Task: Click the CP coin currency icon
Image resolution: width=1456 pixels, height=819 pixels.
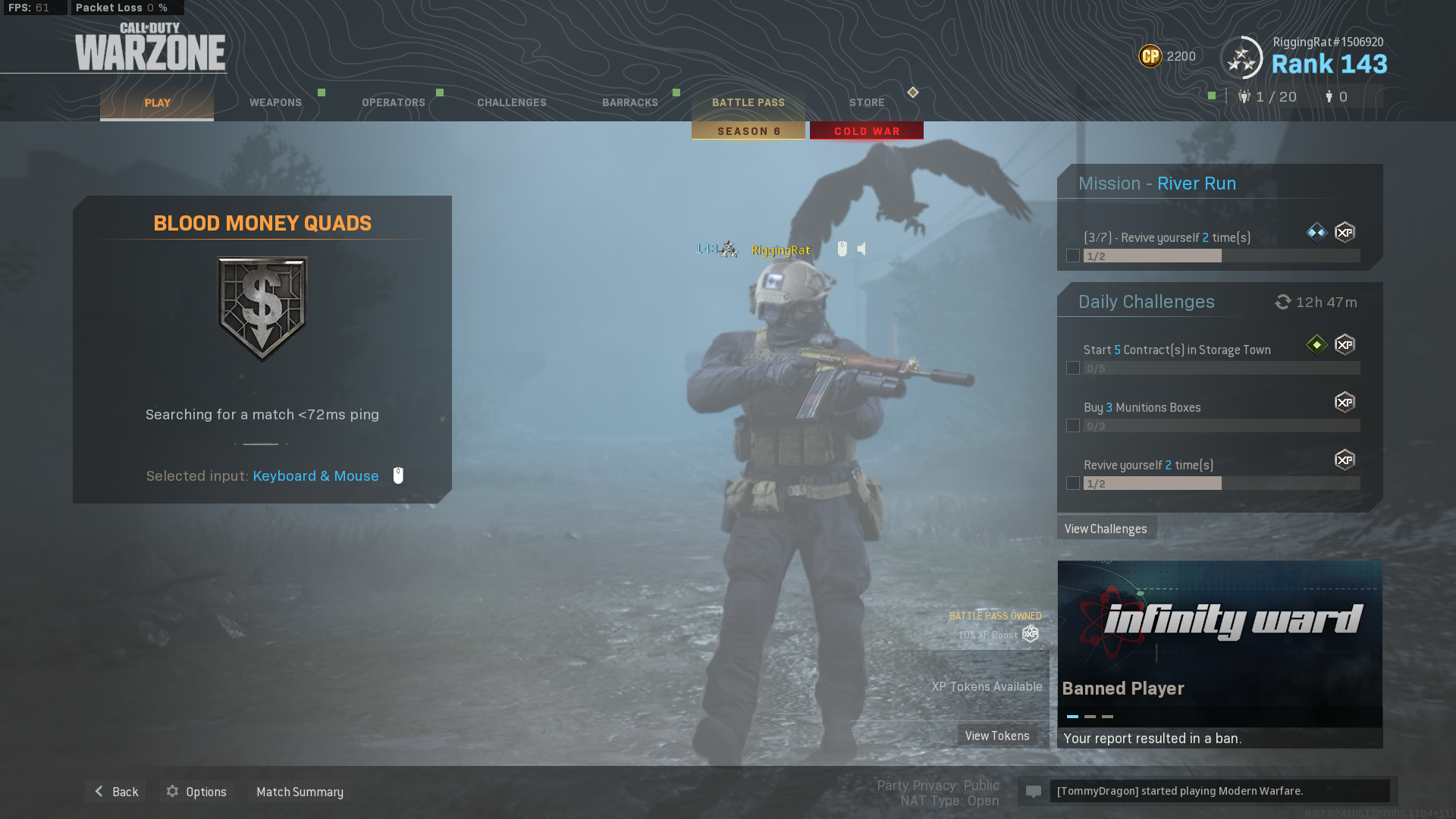Action: (x=1149, y=56)
